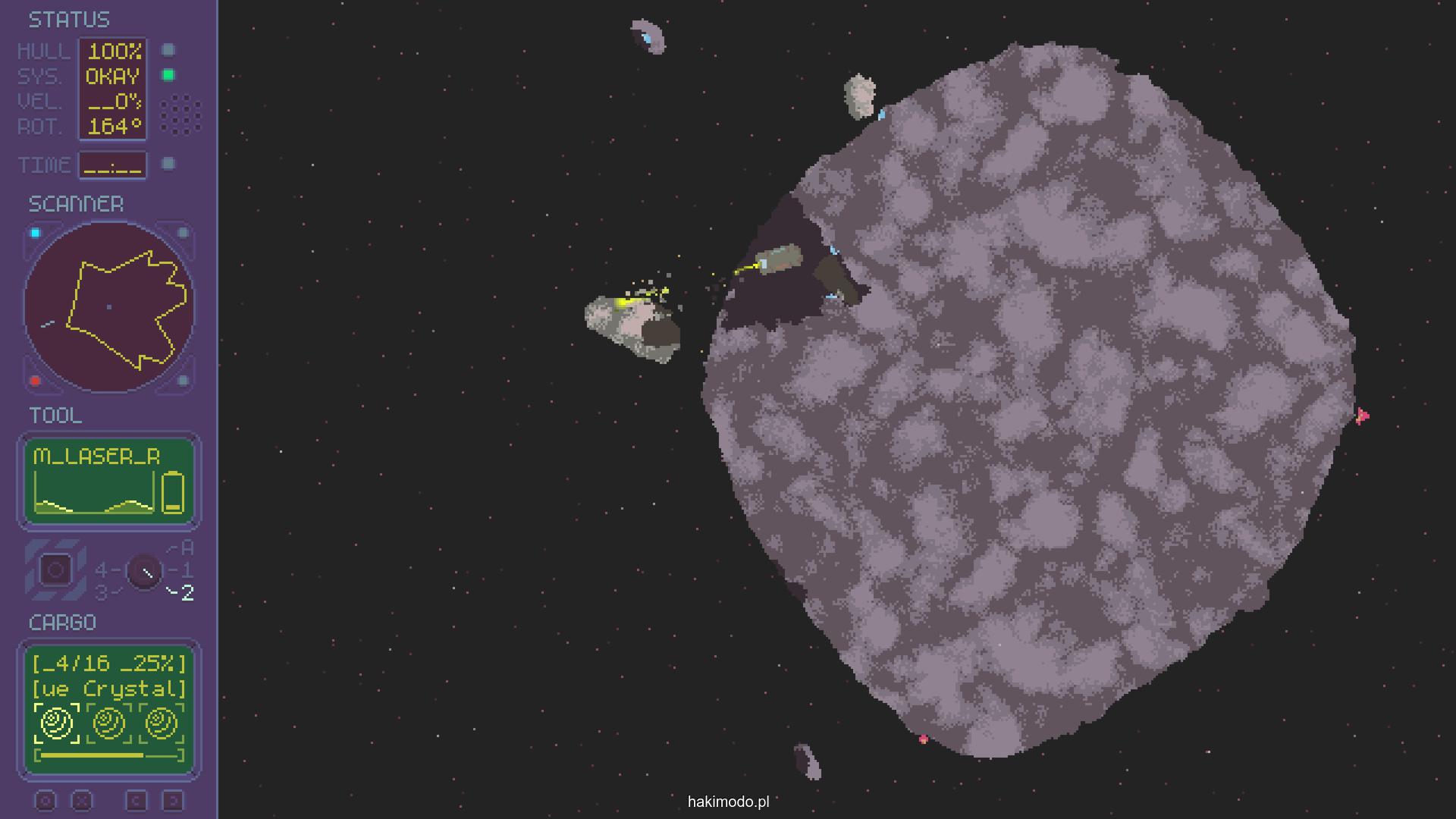1456x819 pixels.
Task: Open the hakimodo.pl link
Action: pyautogui.click(x=728, y=802)
